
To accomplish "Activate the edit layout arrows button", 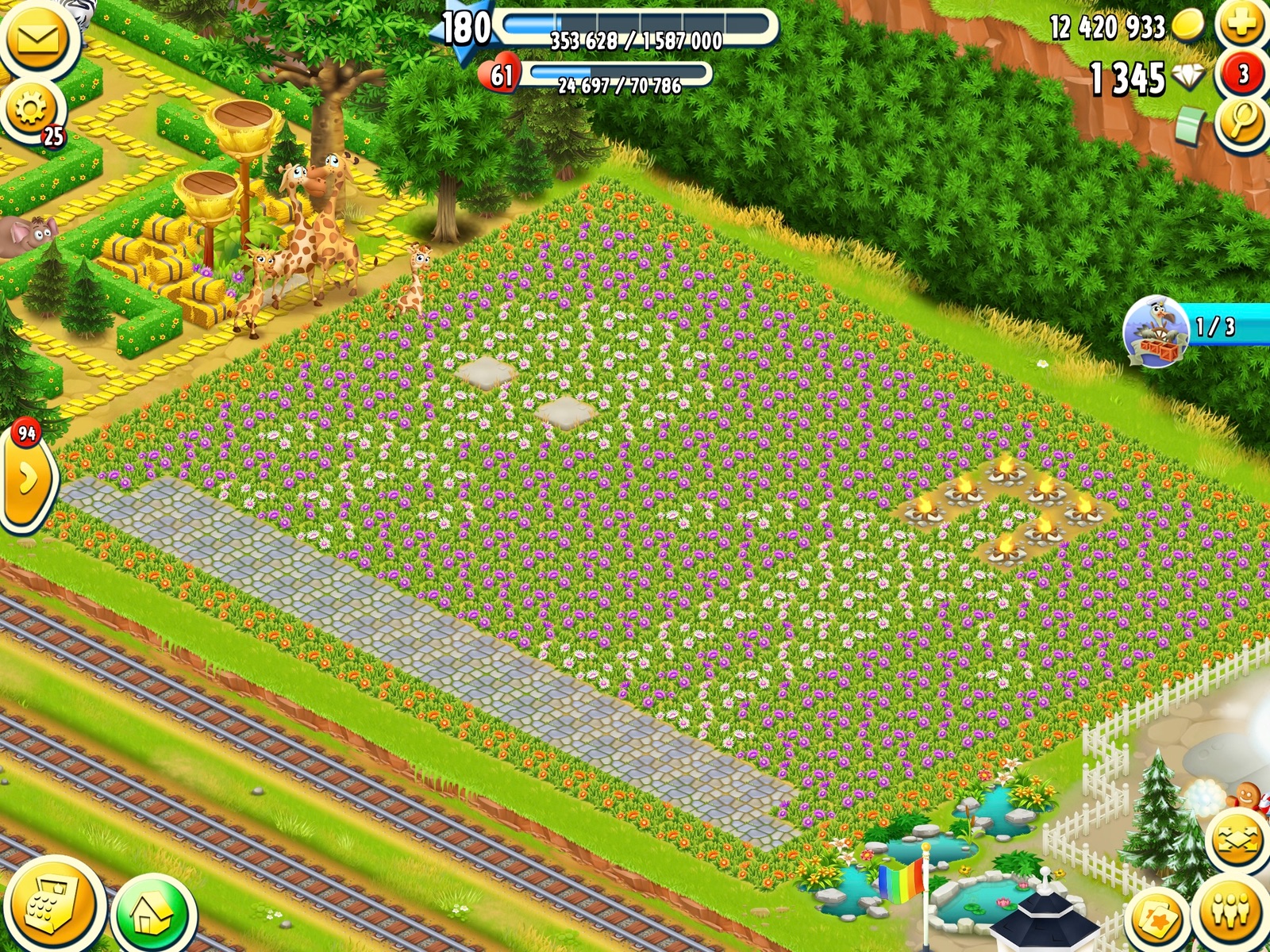I will pos(1236,840).
